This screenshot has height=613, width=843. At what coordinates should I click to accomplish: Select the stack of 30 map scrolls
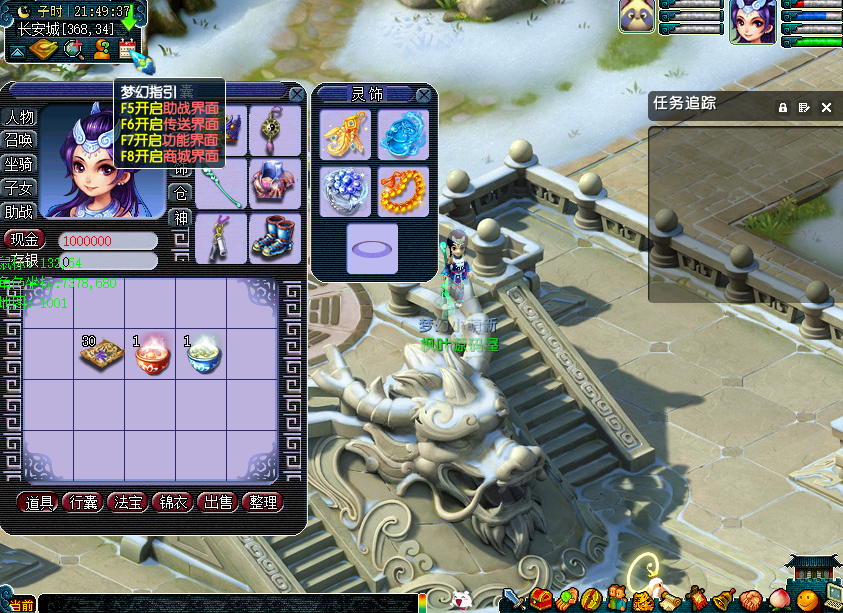[101, 353]
